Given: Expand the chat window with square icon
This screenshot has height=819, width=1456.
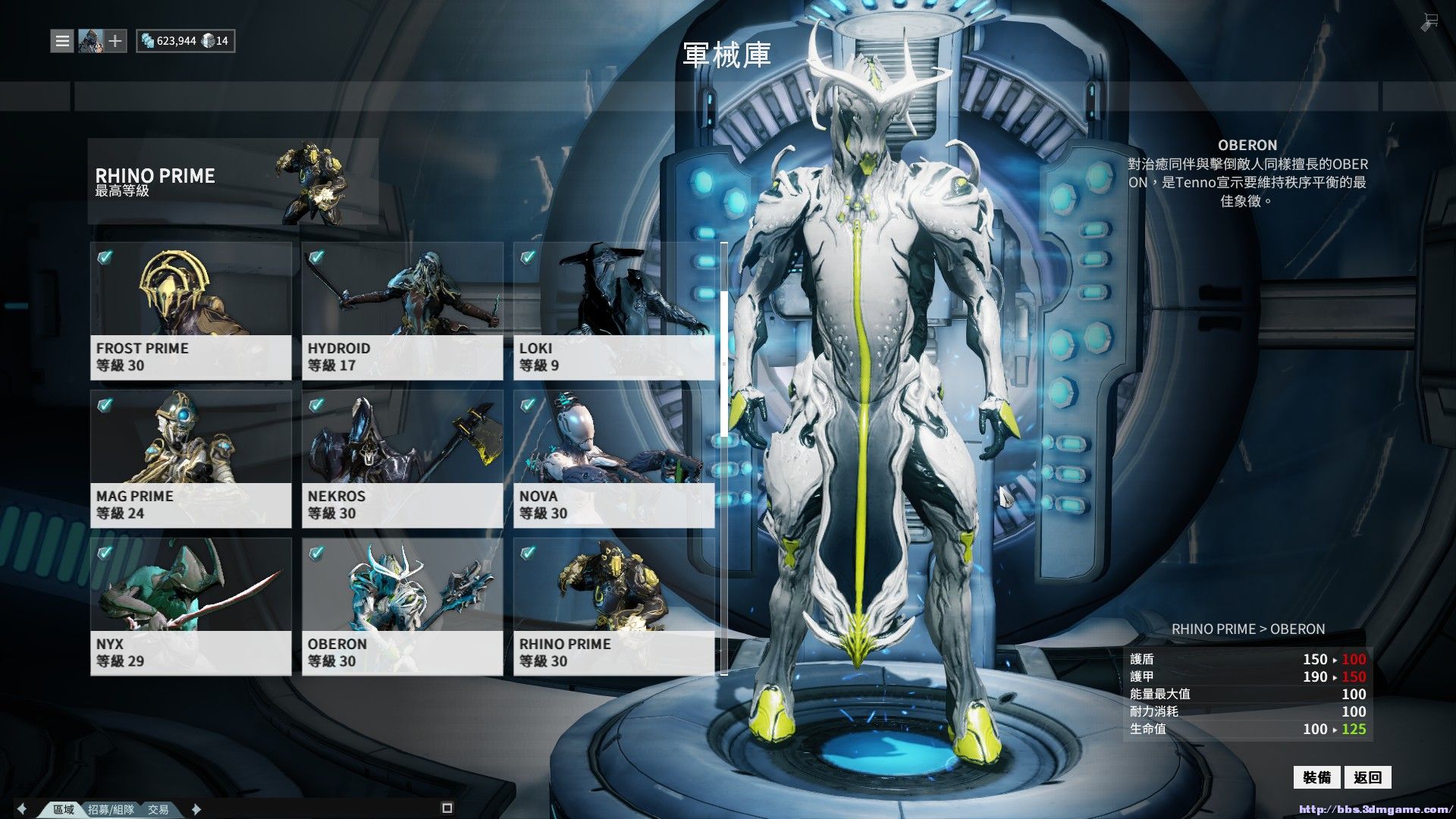Looking at the screenshot, I should pyautogui.click(x=447, y=808).
